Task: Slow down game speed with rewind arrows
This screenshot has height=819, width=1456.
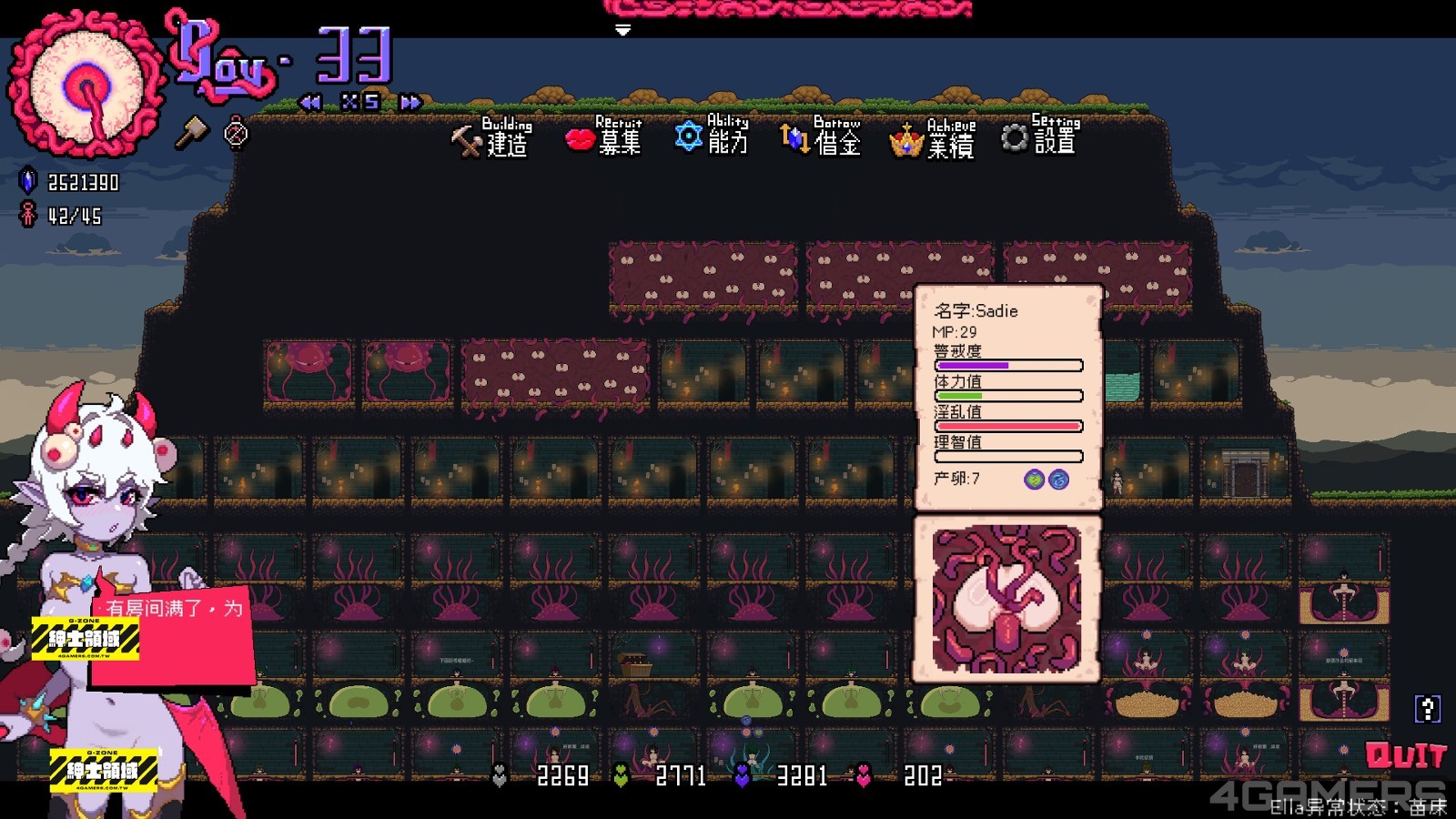Action: pos(310,102)
